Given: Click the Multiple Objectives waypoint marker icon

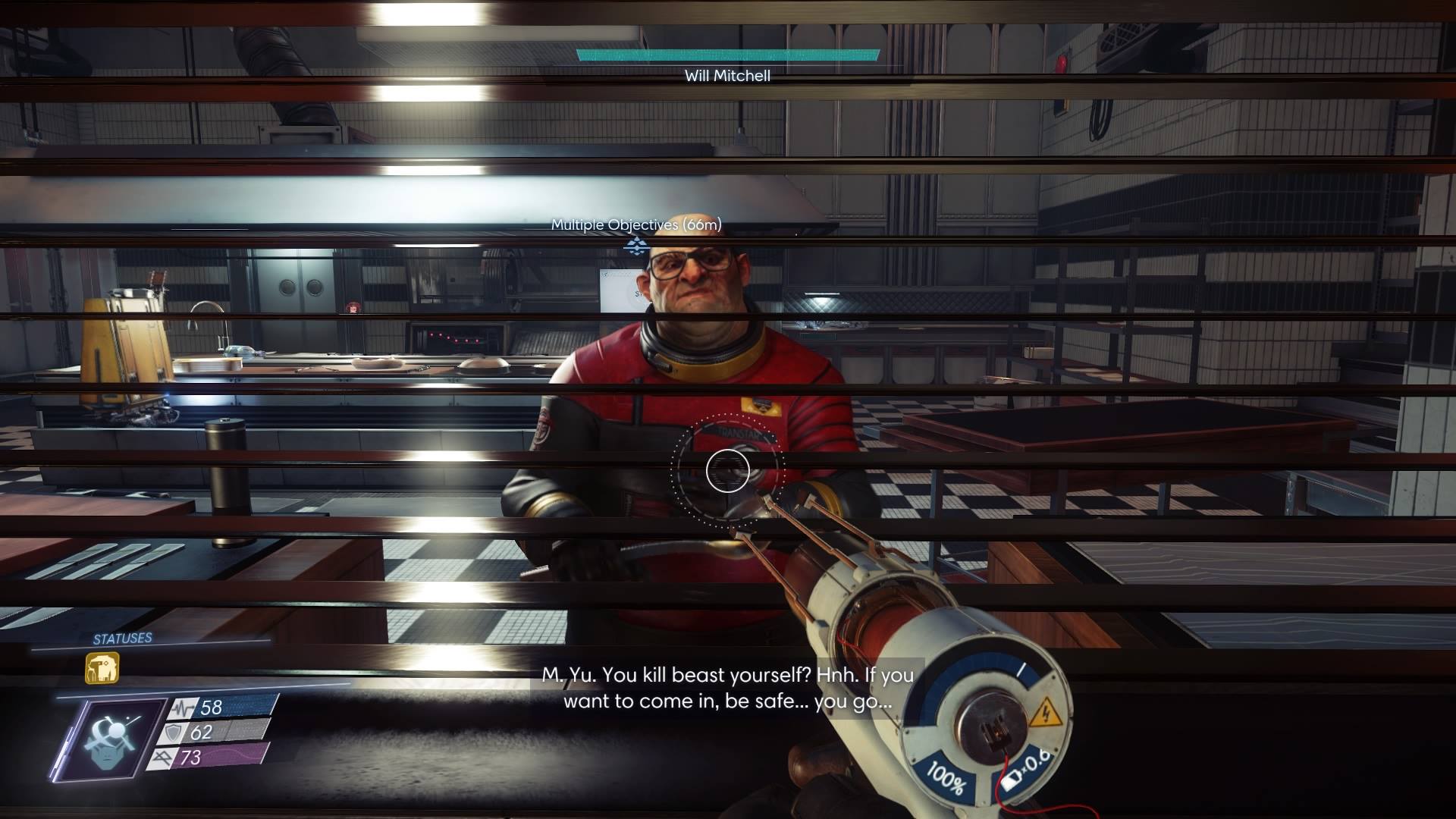Looking at the screenshot, I should (x=635, y=246).
